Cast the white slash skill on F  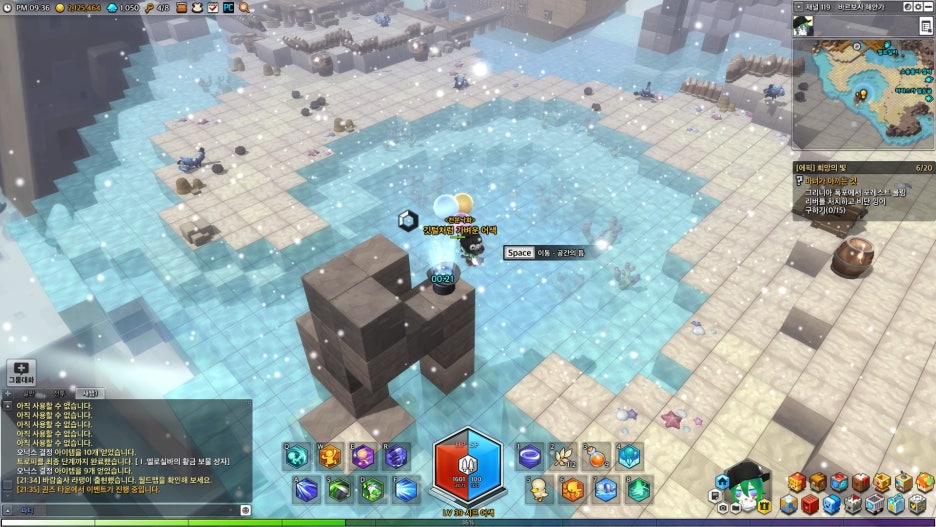pos(406,489)
